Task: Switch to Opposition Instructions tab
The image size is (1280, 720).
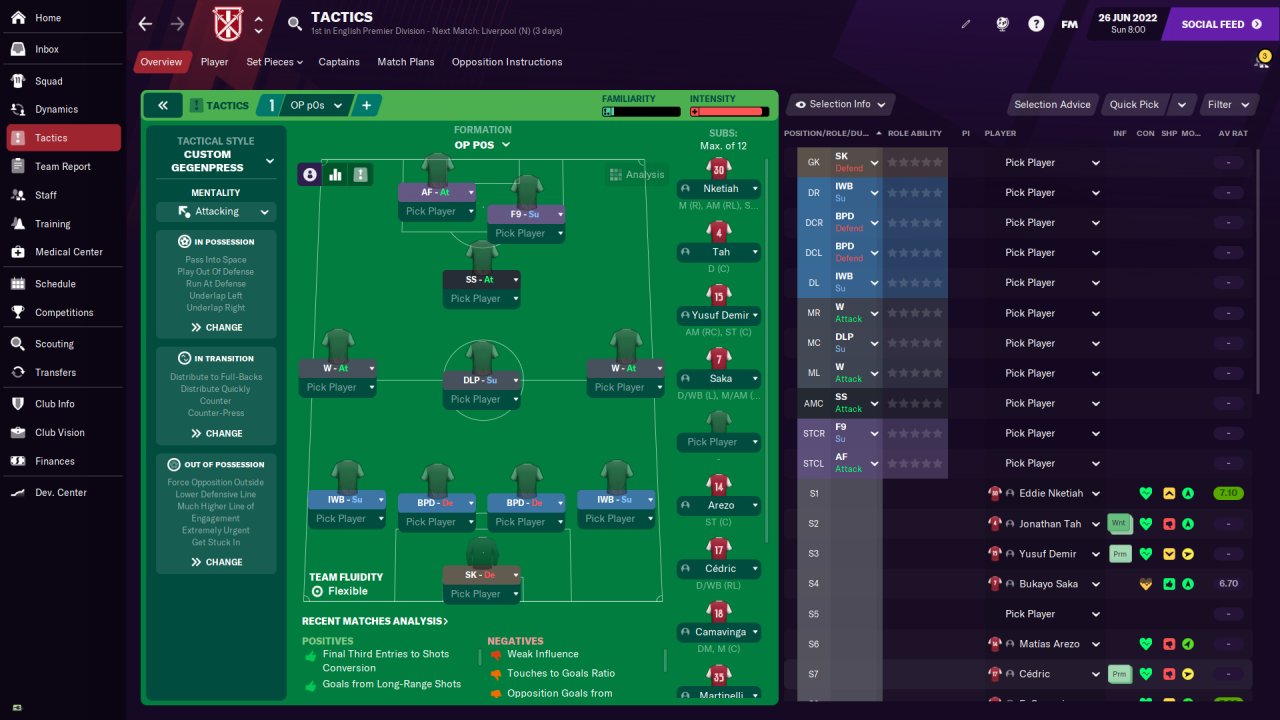Action: pyautogui.click(x=506, y=62)
